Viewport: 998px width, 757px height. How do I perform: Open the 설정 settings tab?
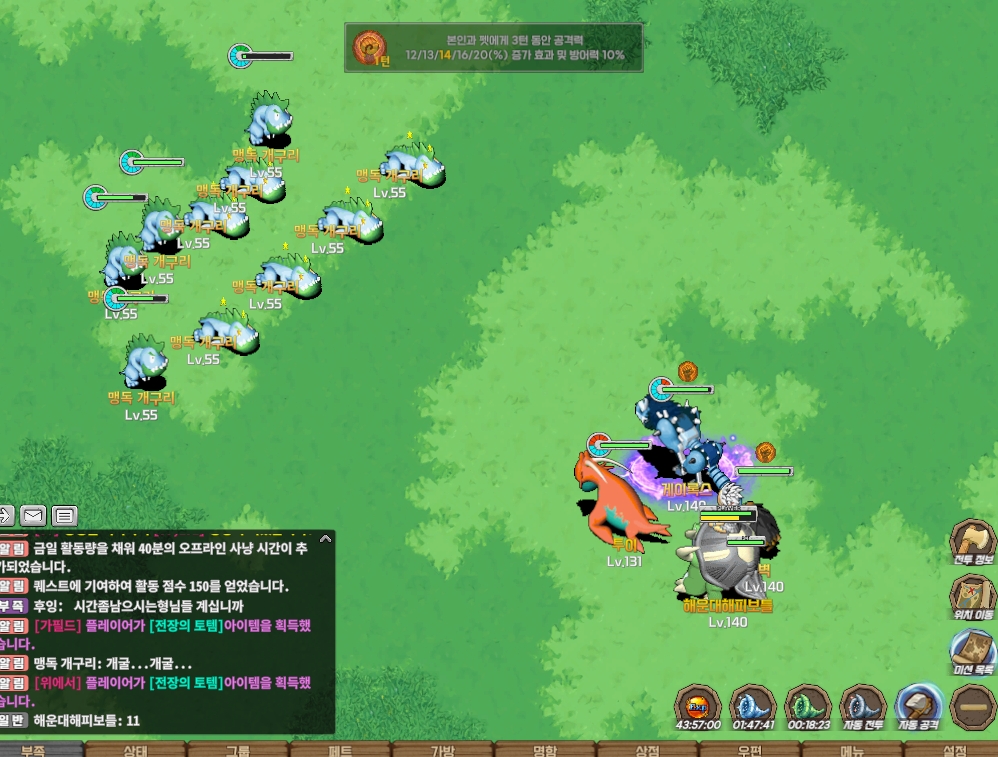pos(953,750)
